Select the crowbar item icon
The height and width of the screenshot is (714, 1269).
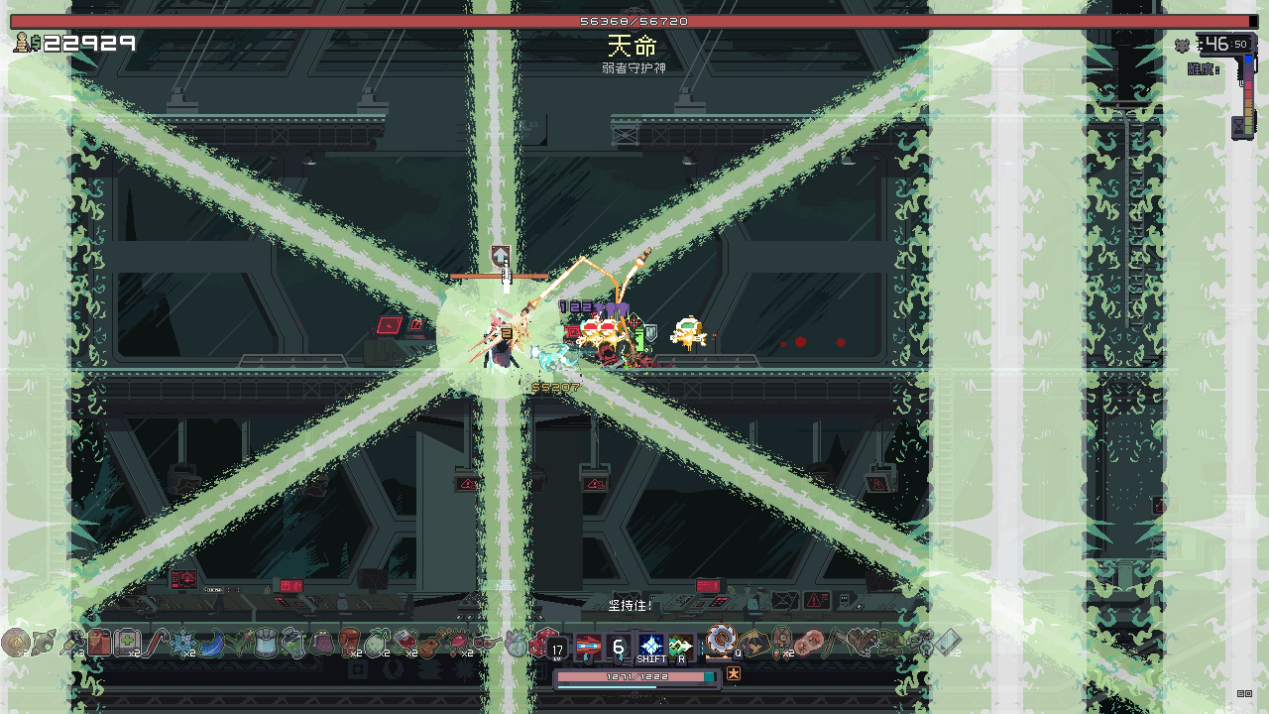tap(157, 642)
